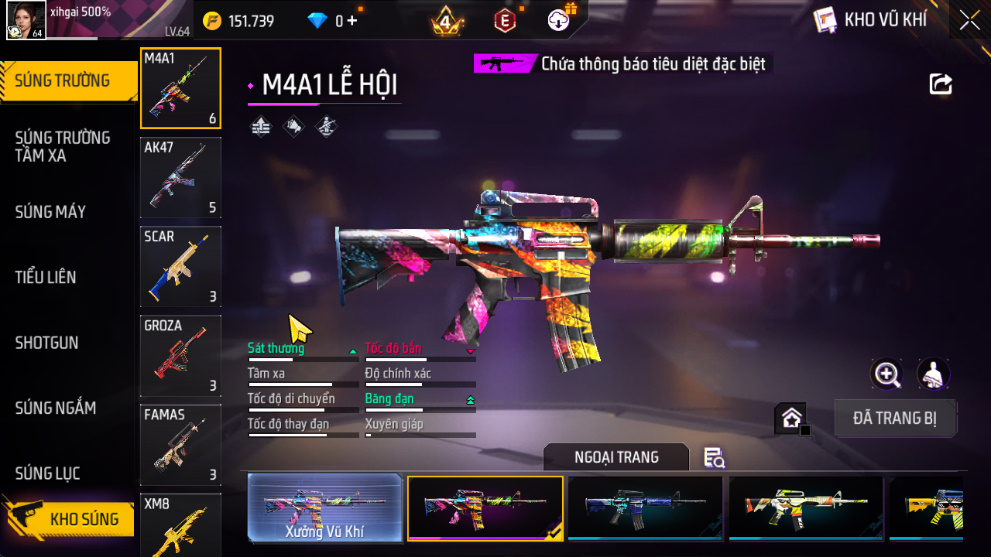The image size is (991, 557).
Task: Click the Đã Trang Bị button
Action: click(x=895, y=418)
